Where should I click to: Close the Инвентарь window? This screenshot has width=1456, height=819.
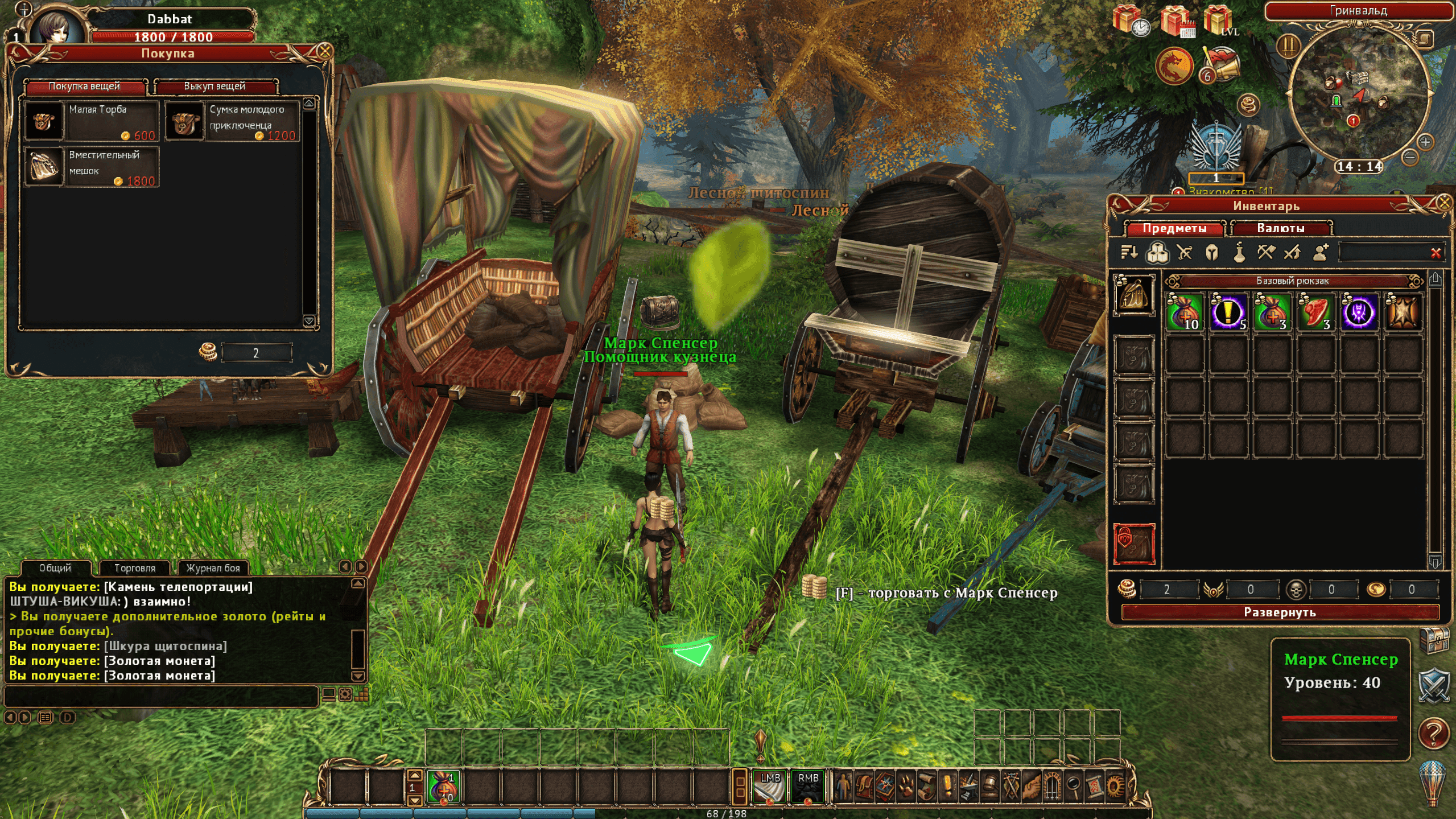(x=1443, y=202)
